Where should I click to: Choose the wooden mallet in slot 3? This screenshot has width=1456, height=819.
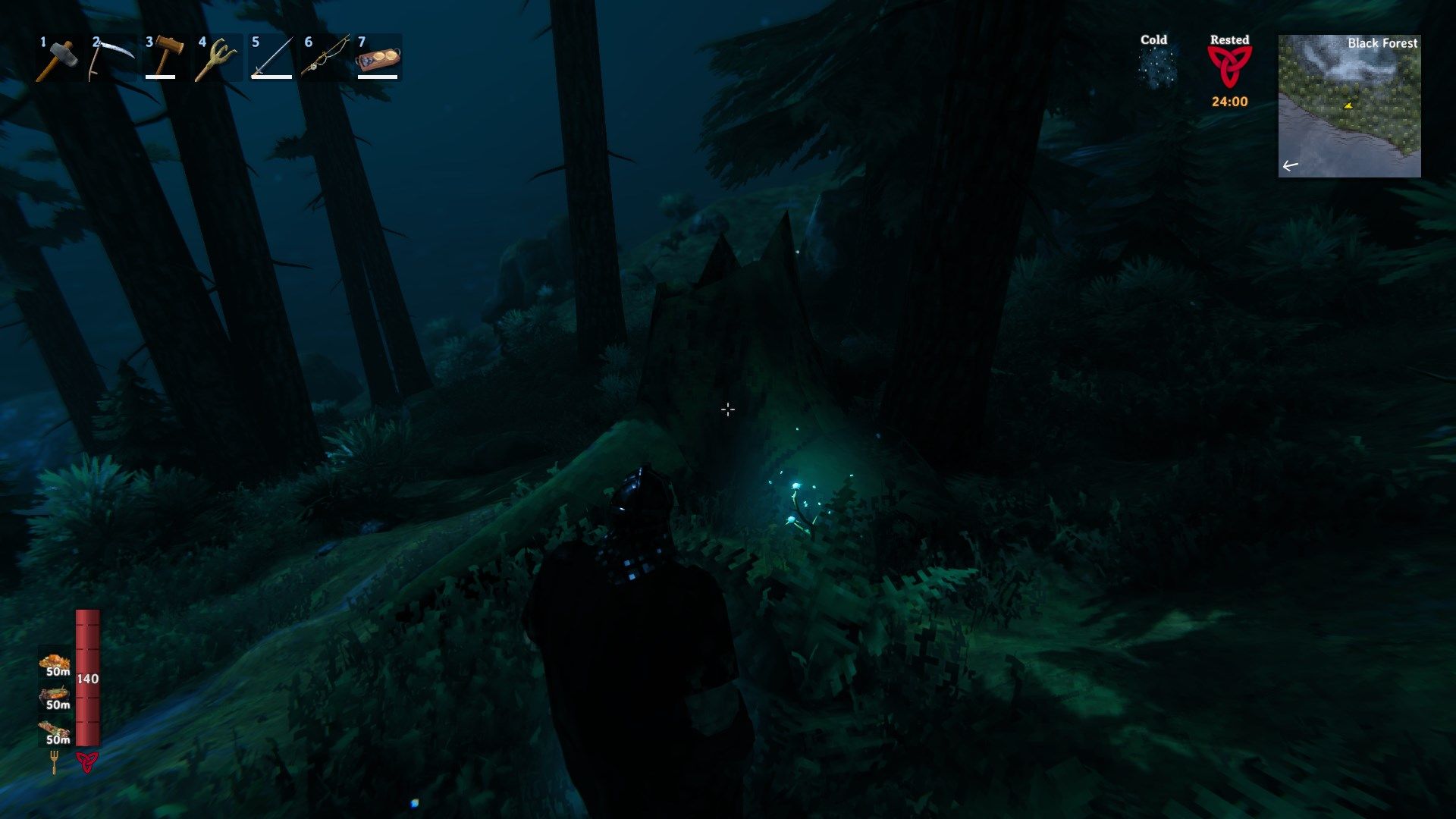pyautogui.click(x=165, y=58)
